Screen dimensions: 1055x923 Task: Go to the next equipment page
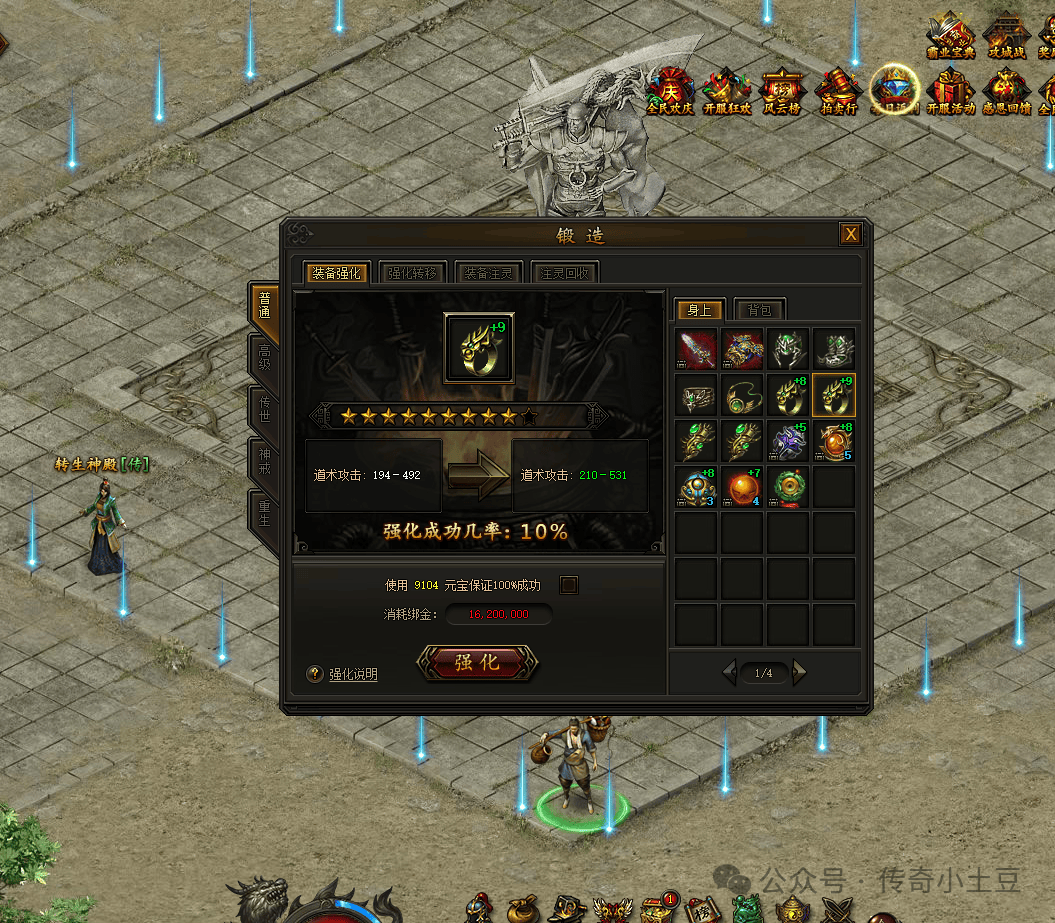(799, 673)
